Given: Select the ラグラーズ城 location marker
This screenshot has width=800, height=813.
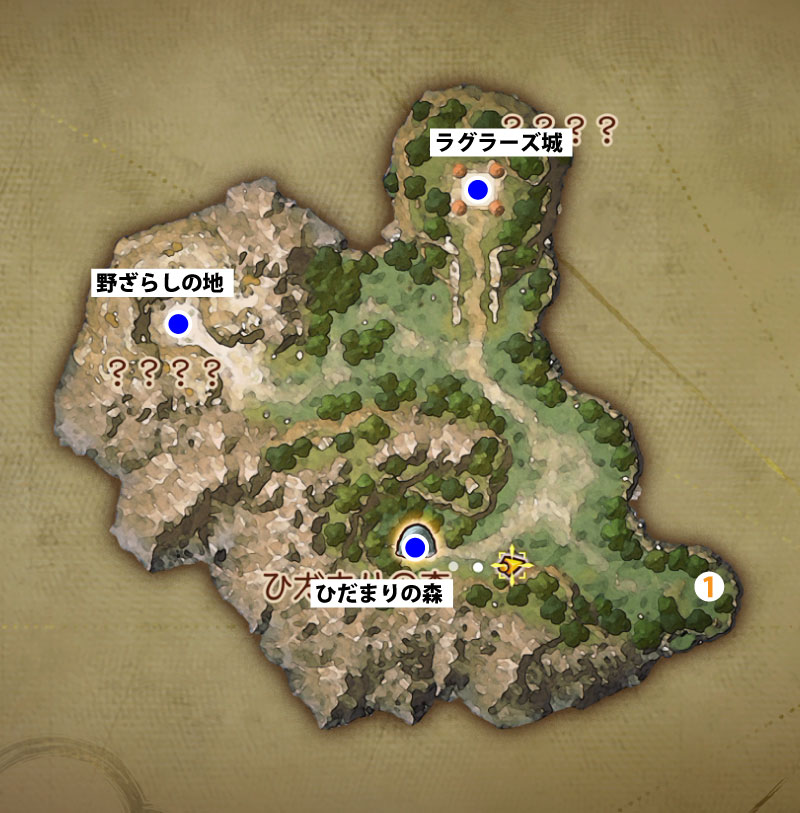Looking at the screenshot, I should (x=478, y=189).
